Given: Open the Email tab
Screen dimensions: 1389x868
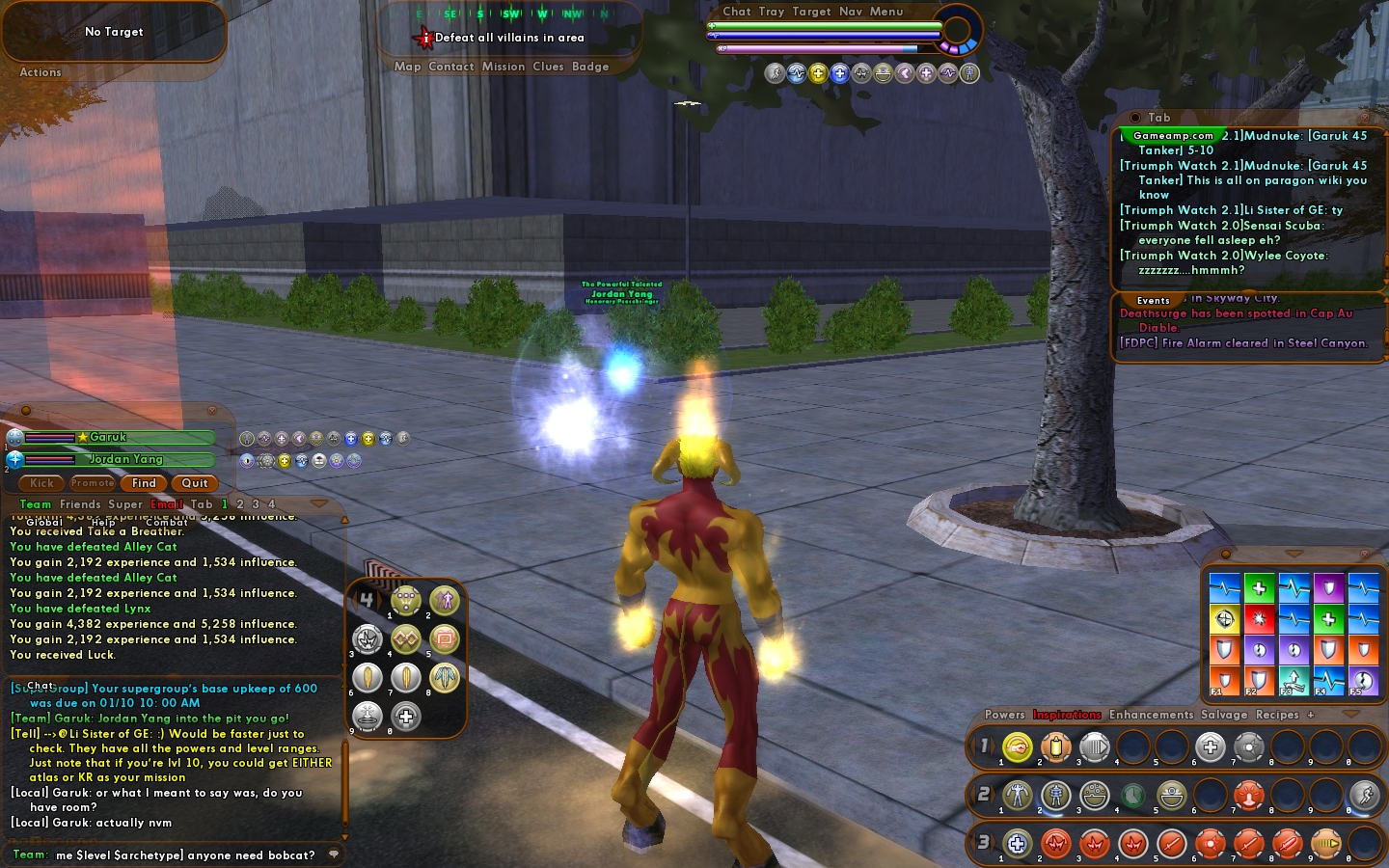Looking at the screenshot, I should pos(166,504).
